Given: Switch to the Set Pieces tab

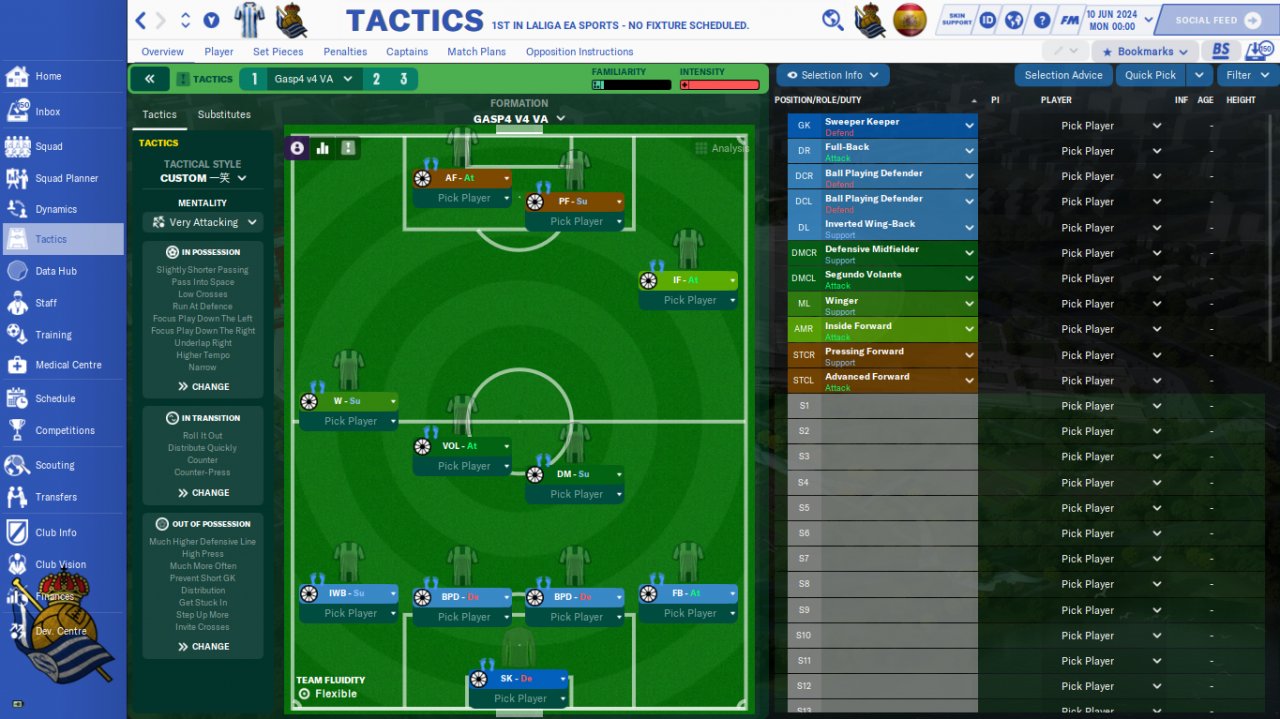Looking at the screenshot, I should (x=278, y=52).
